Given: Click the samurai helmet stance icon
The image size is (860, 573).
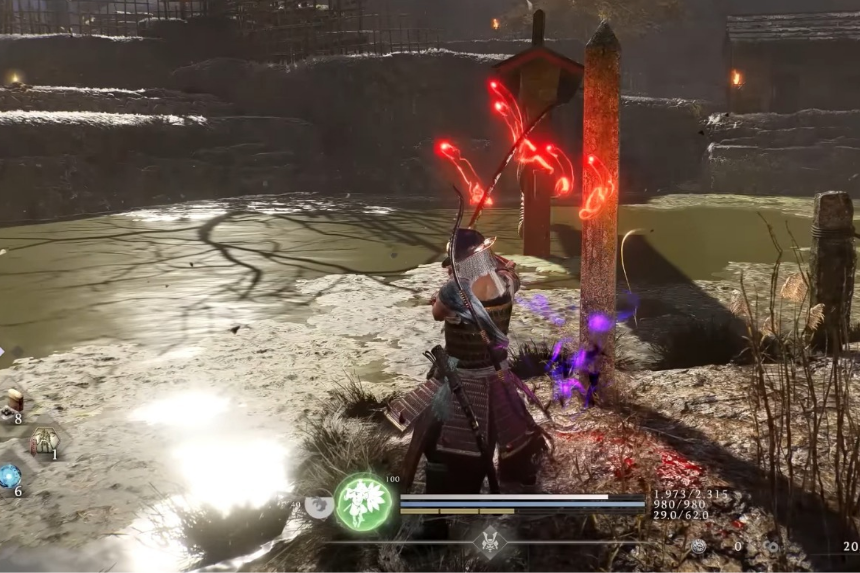Looking at the screenshot, I should point(491,541).
